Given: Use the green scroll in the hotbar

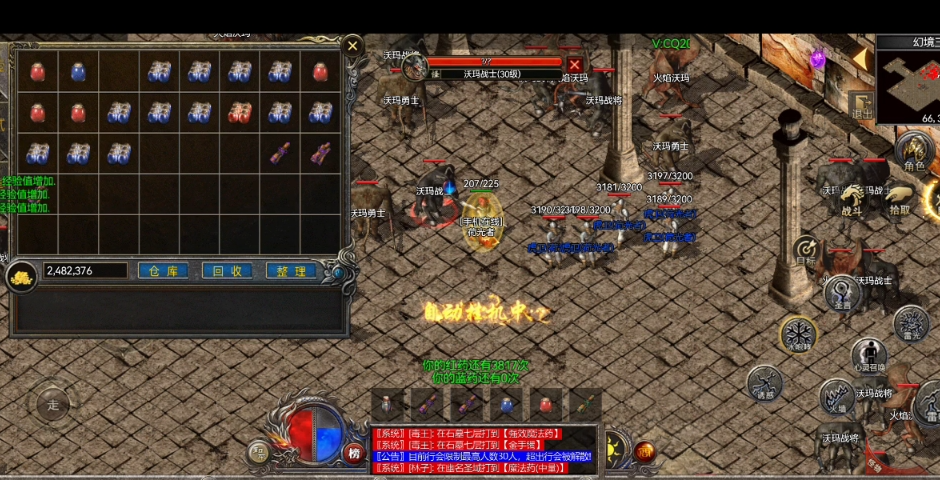Looking at the screenshot, I should [x=586, y=405].
